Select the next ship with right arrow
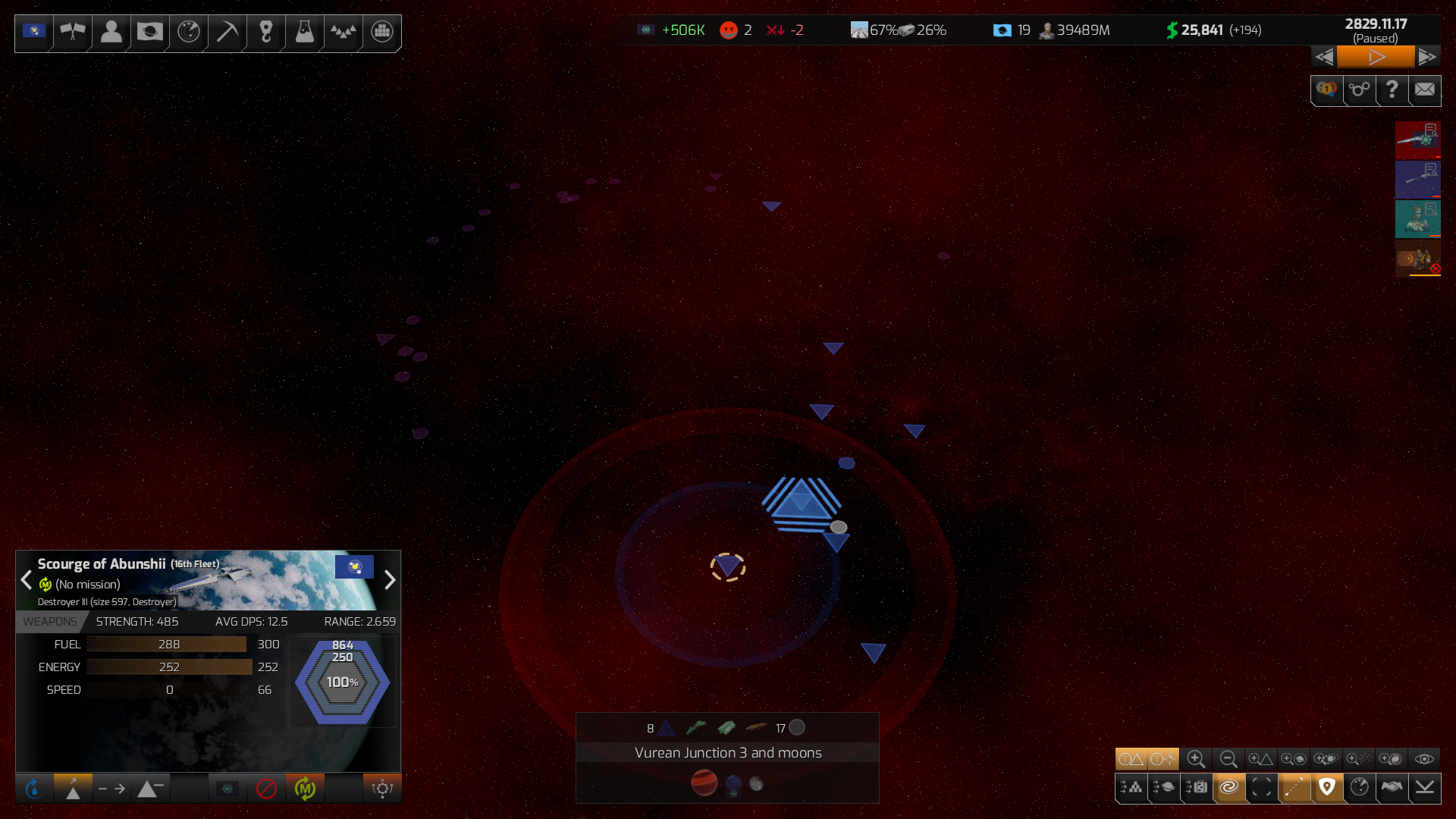The width and height of the screenshot is (1456, 819). pos(390,580)
